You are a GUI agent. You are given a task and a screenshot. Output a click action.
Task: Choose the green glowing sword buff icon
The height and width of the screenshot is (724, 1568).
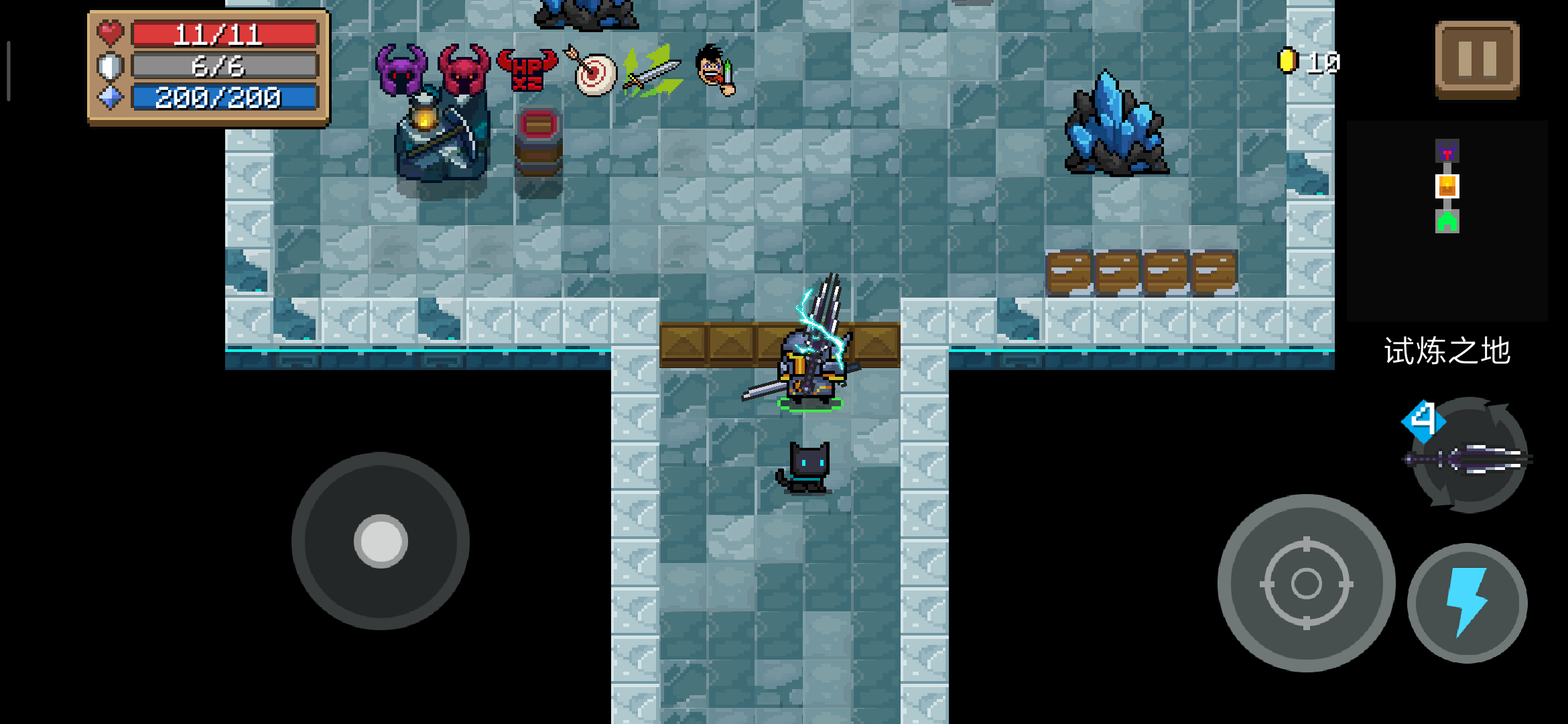tap(652, 71)
